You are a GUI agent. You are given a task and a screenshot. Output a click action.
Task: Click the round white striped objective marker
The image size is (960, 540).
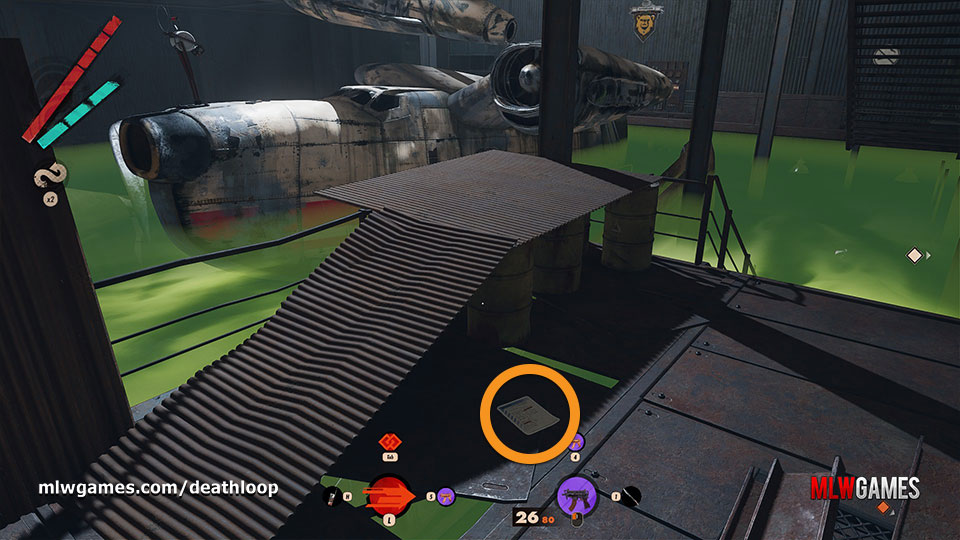[884, 57]
